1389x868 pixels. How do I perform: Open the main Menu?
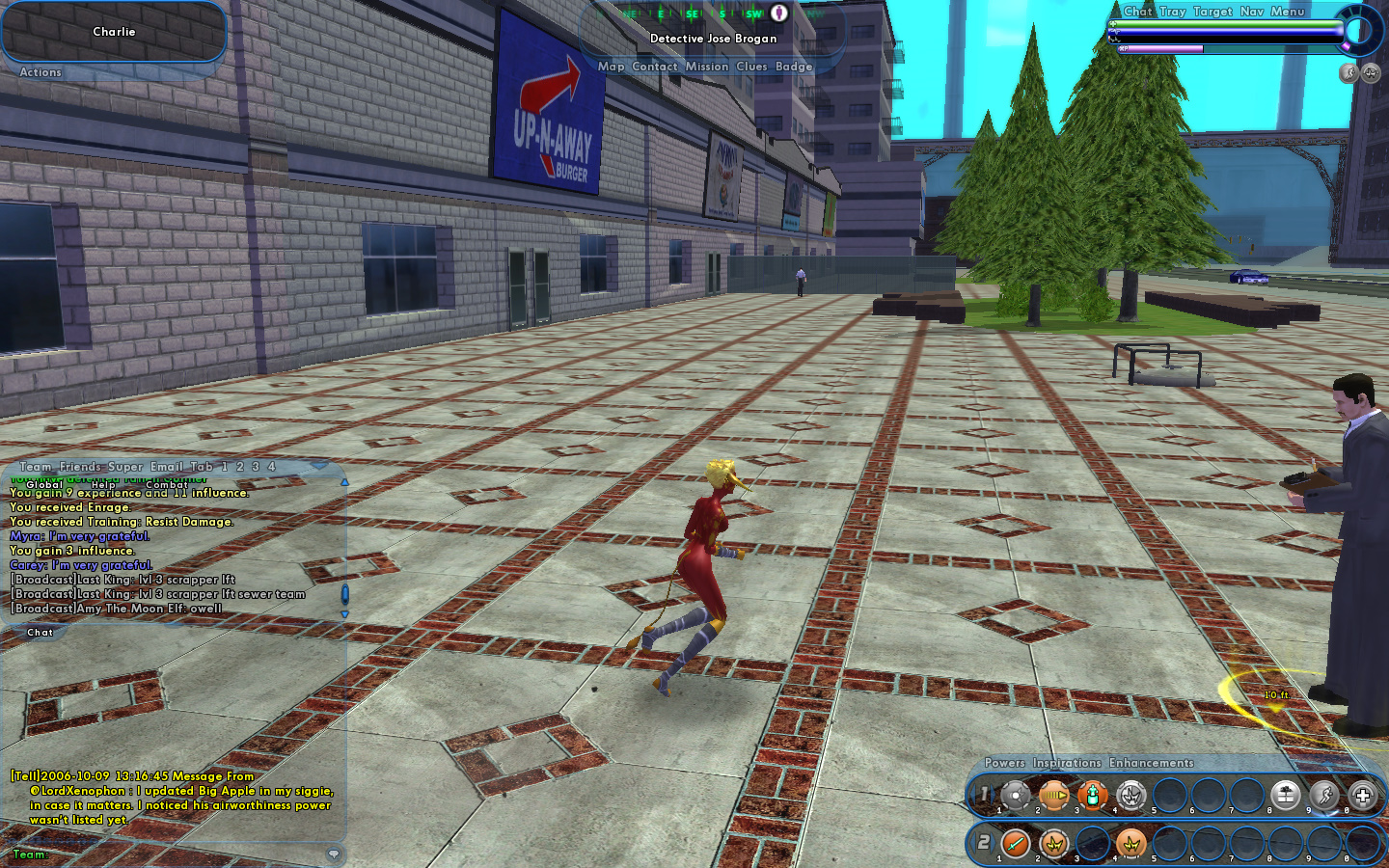pos(1288,12)
